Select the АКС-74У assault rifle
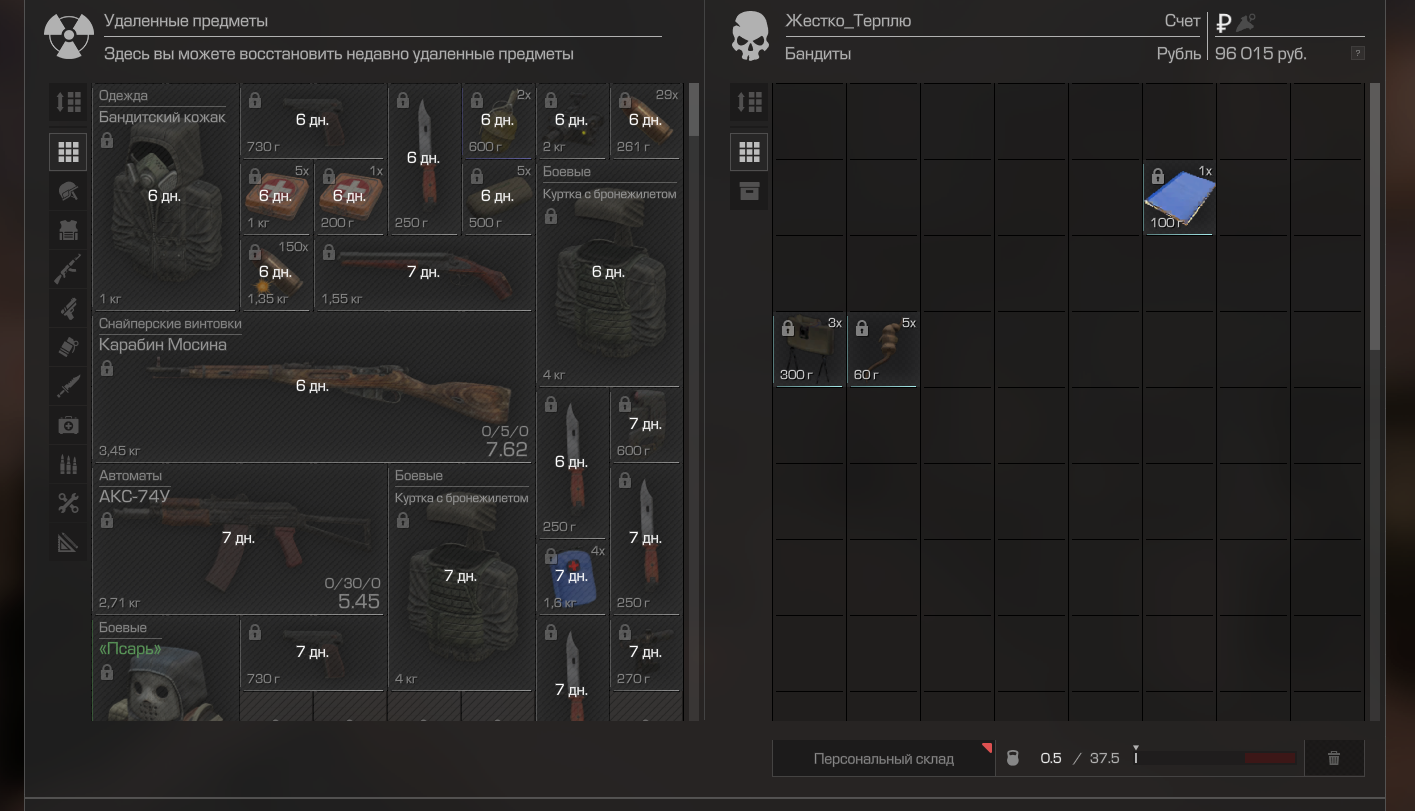The image size is (1415, 811). point(238,540)
